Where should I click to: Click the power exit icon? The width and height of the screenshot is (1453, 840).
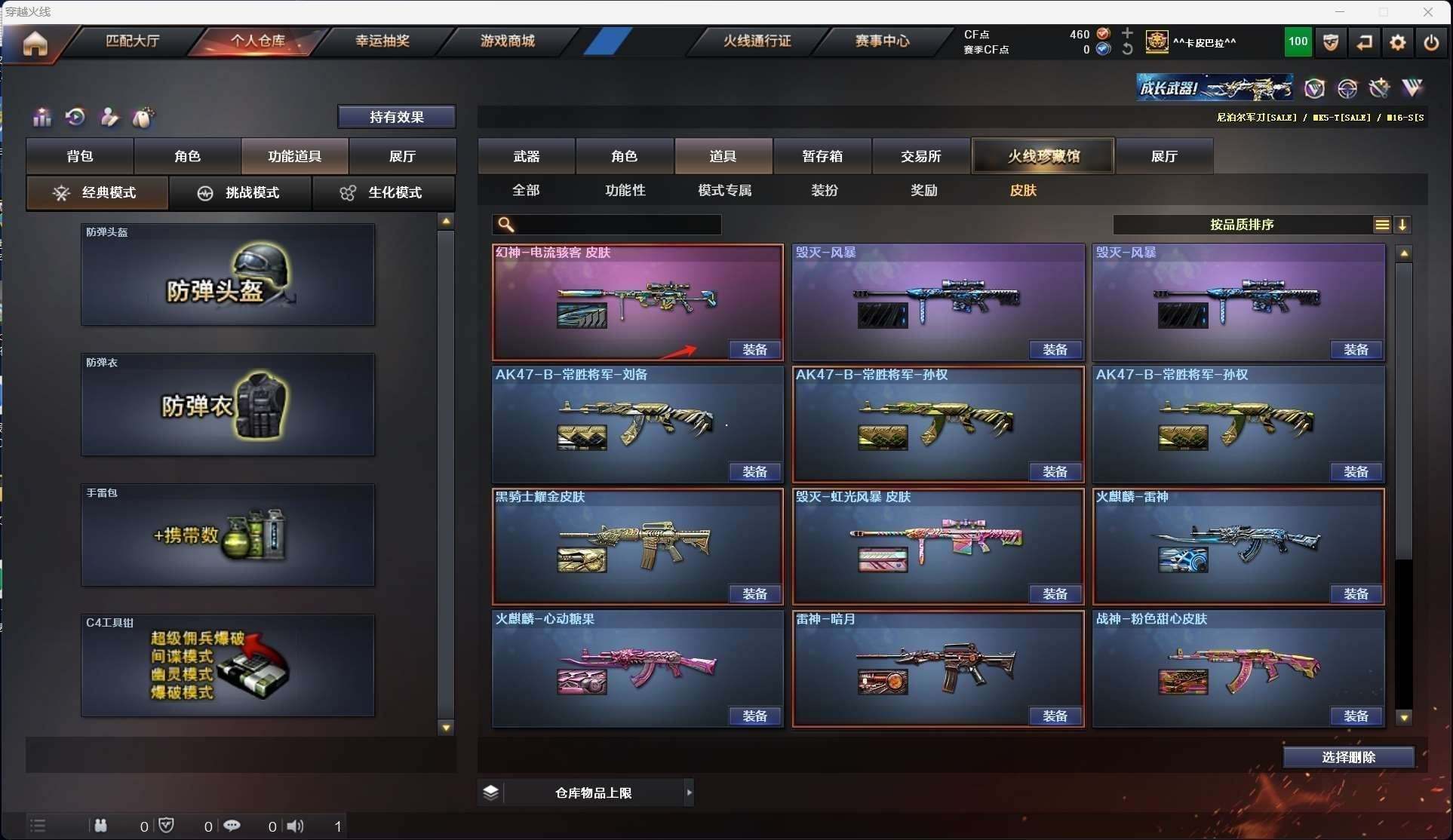point(1431,43)
